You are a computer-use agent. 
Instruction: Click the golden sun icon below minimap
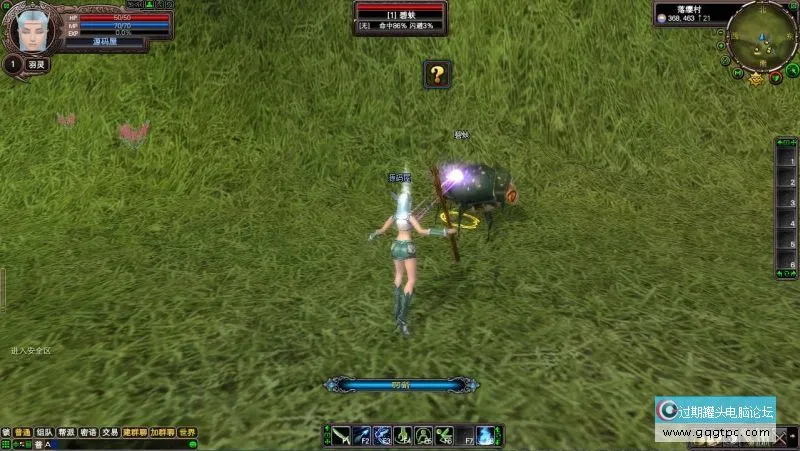757,80
